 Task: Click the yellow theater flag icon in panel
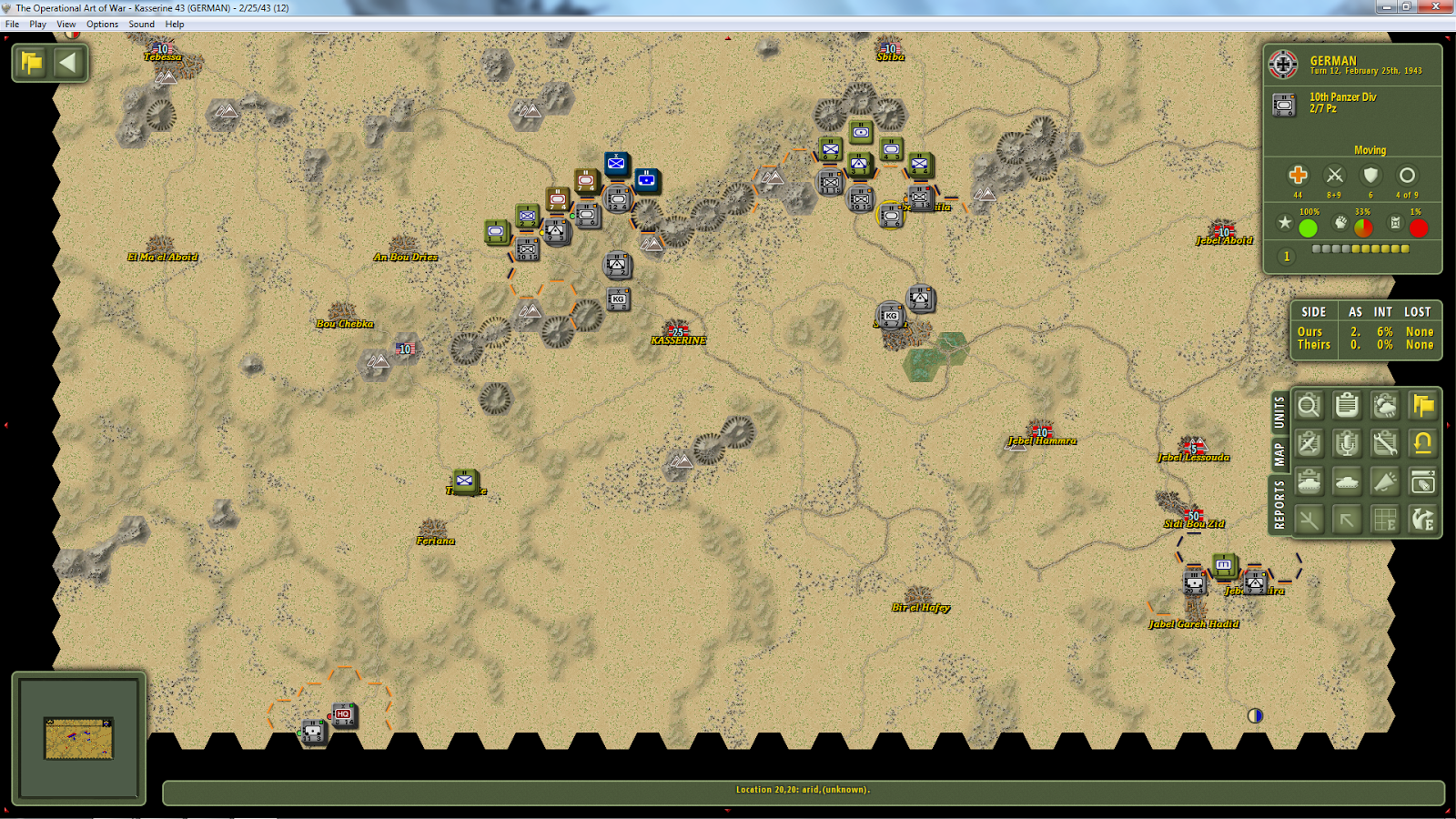point(1422,406)
